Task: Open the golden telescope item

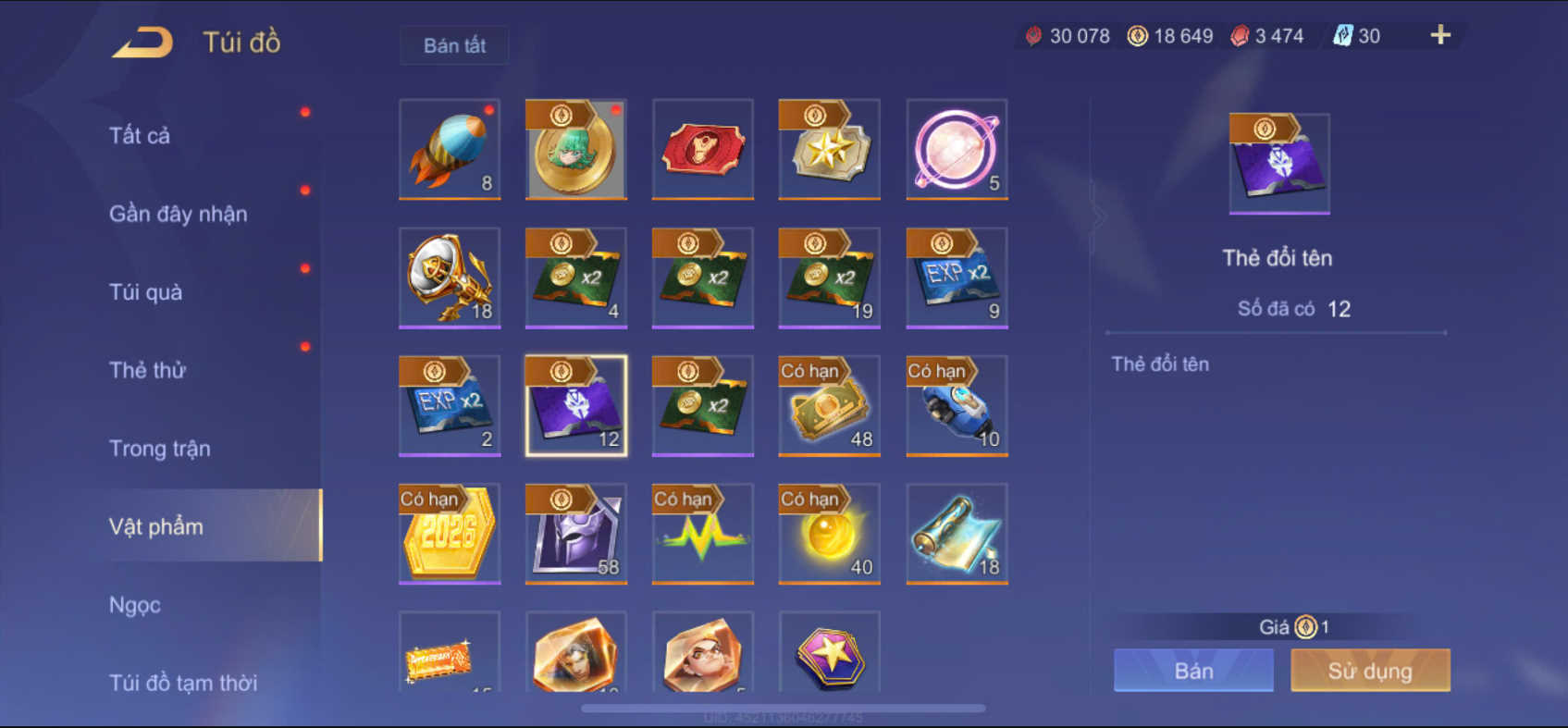Action: point(449,278)
